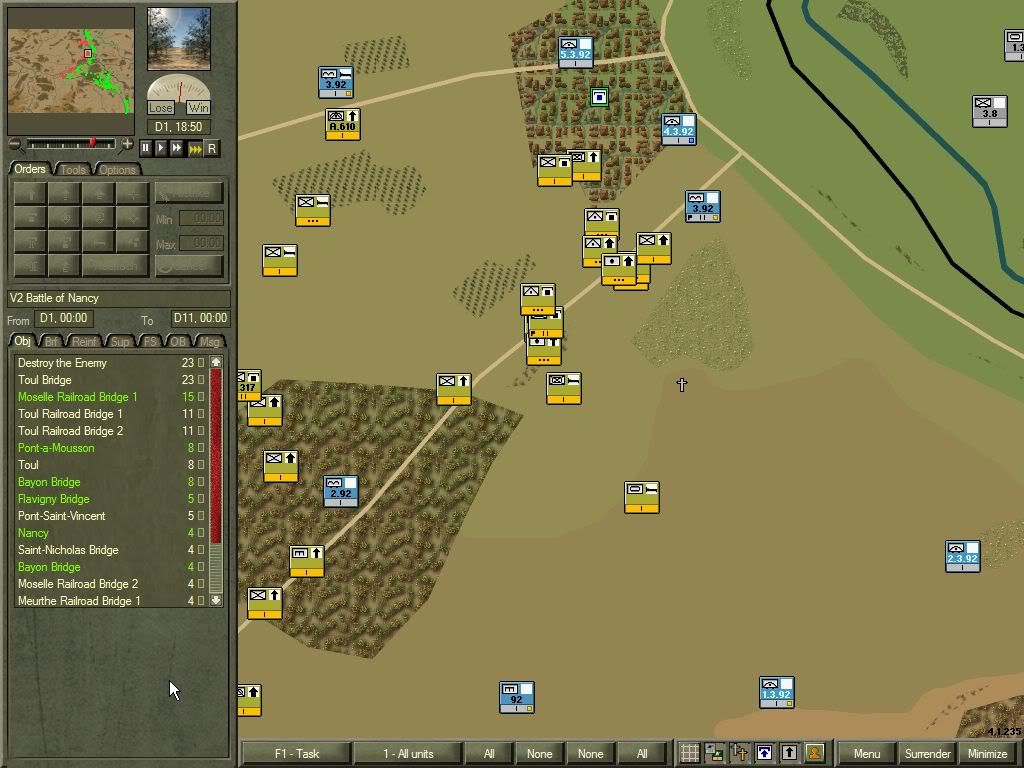Select the Nancy objective
Screen dimensions: 1024x768
[33, 533]
